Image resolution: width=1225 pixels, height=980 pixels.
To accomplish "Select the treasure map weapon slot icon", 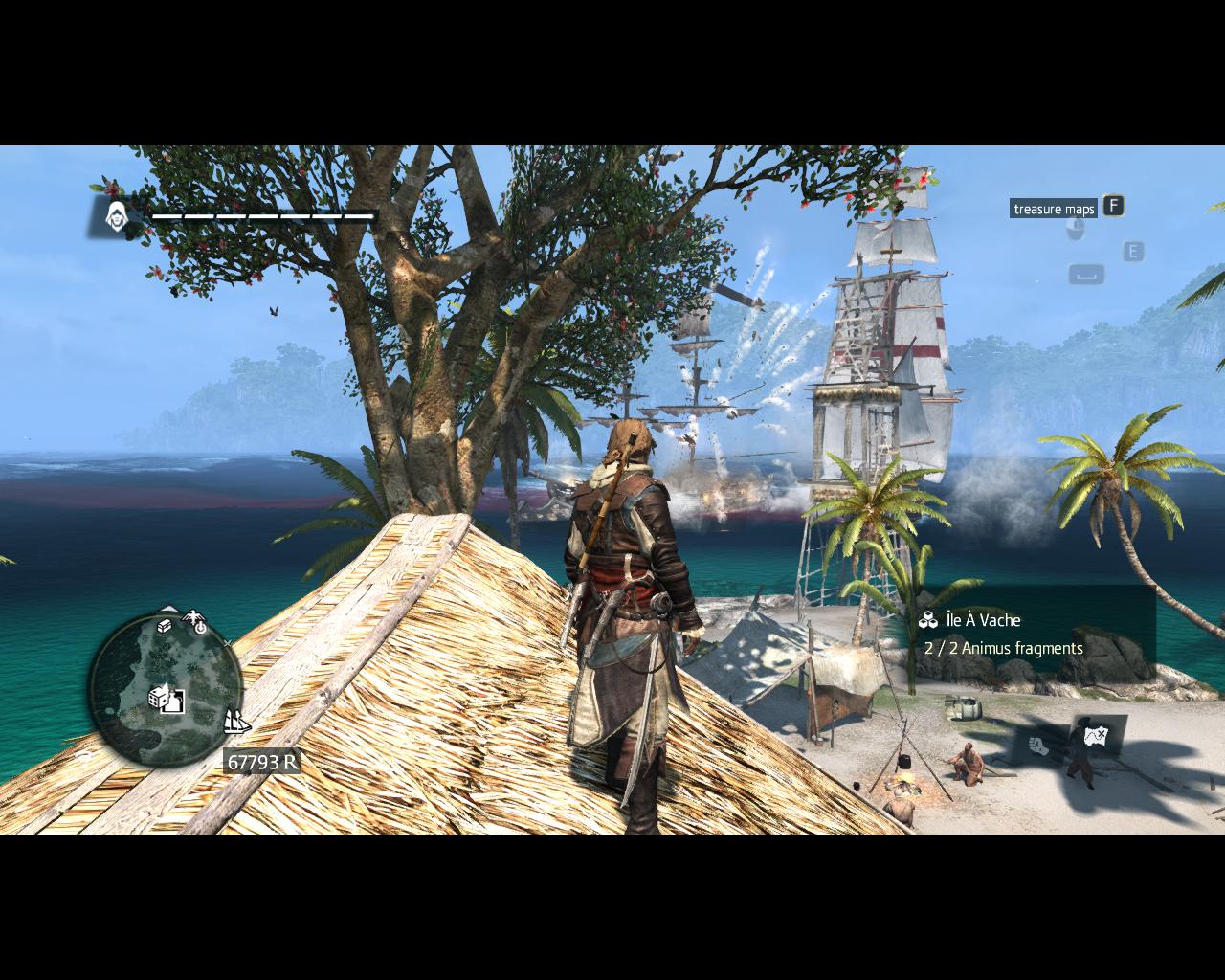I will 1096,736.
